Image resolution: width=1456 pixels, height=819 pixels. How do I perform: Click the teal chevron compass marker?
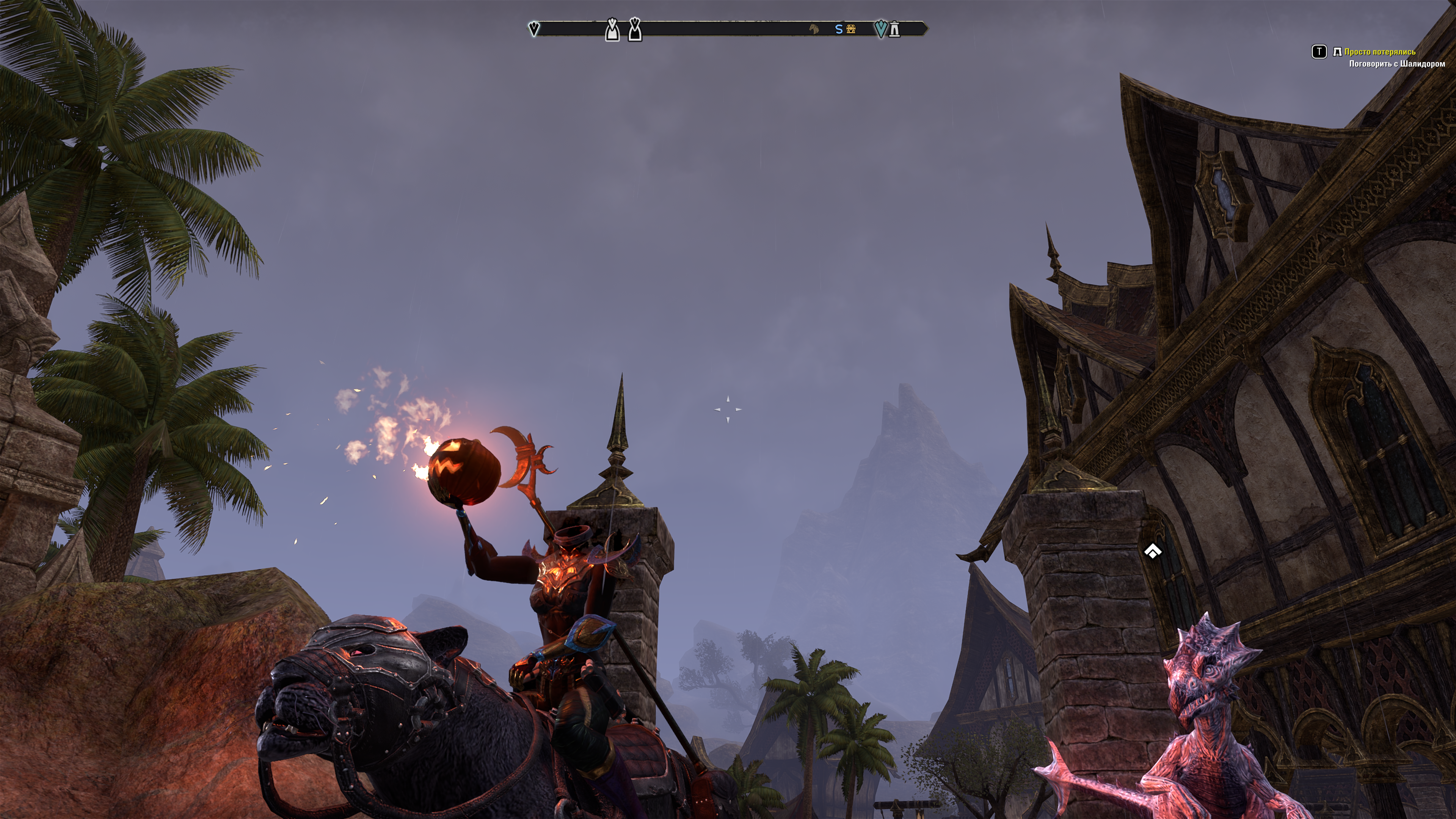[880, 28]
